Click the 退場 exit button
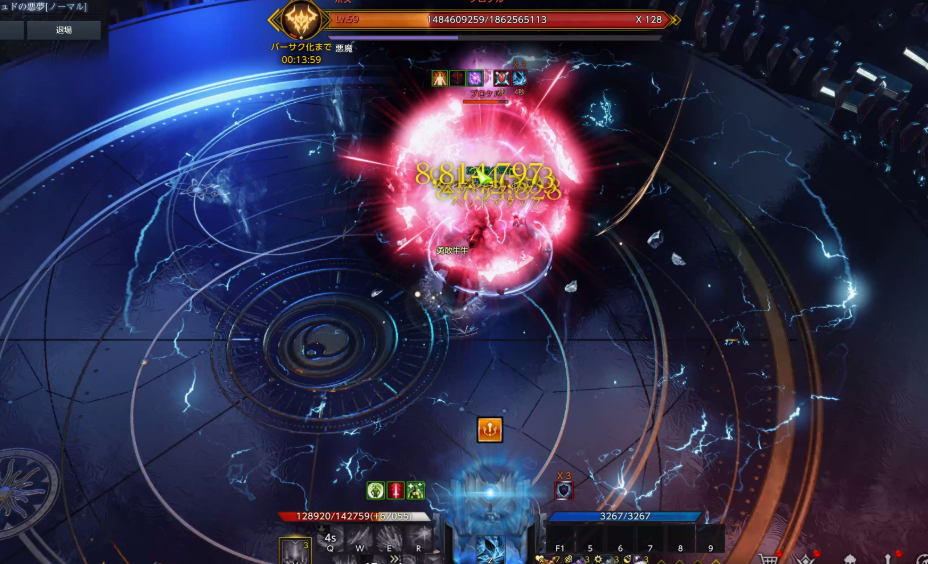928x564 pixels. click(x=63, y=30)
